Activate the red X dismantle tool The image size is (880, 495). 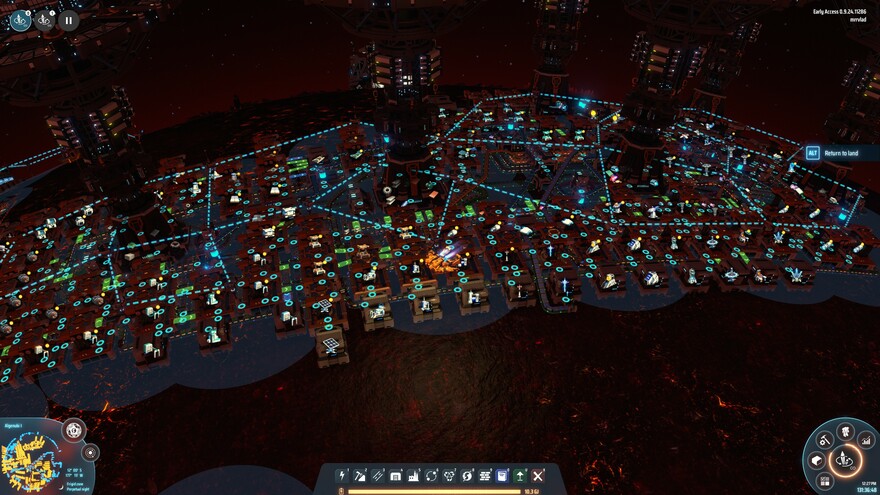538,476
